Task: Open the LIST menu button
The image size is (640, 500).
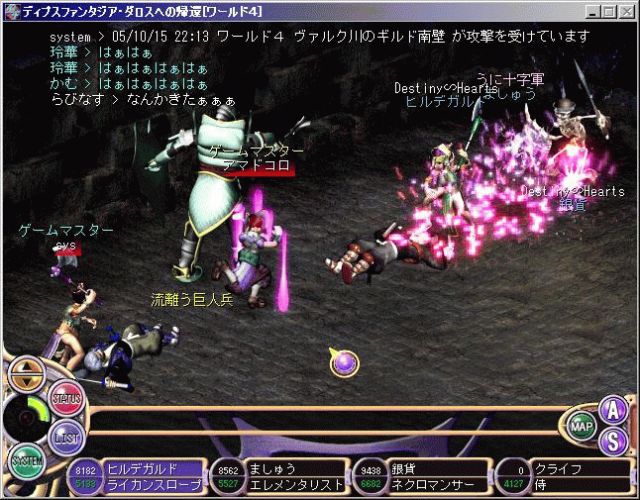Action: tap(68, 437)
